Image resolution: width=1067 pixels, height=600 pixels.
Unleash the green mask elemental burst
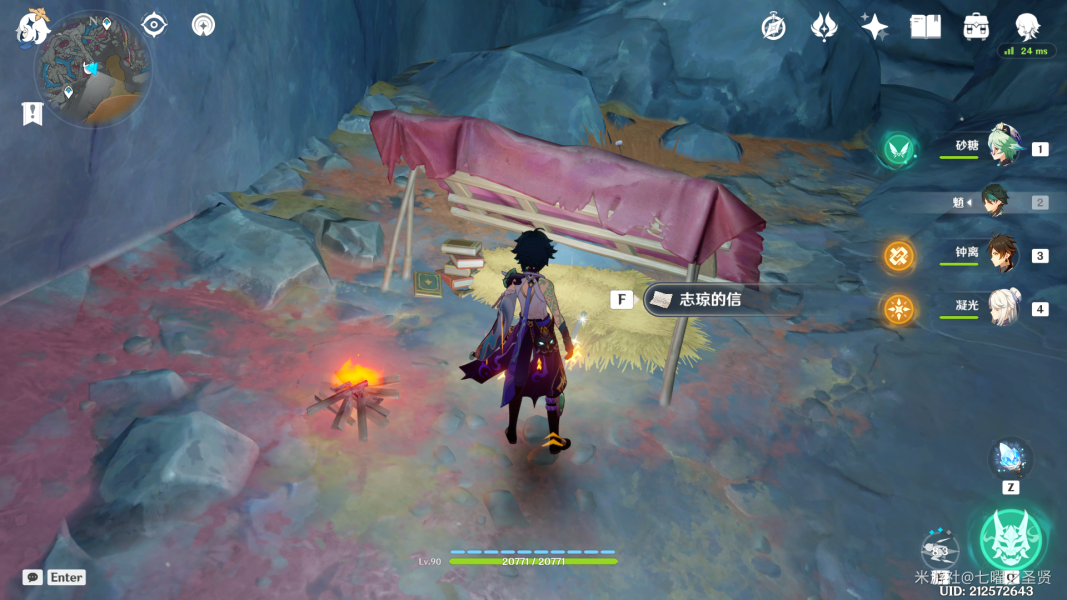click(x=1011, y=540)
